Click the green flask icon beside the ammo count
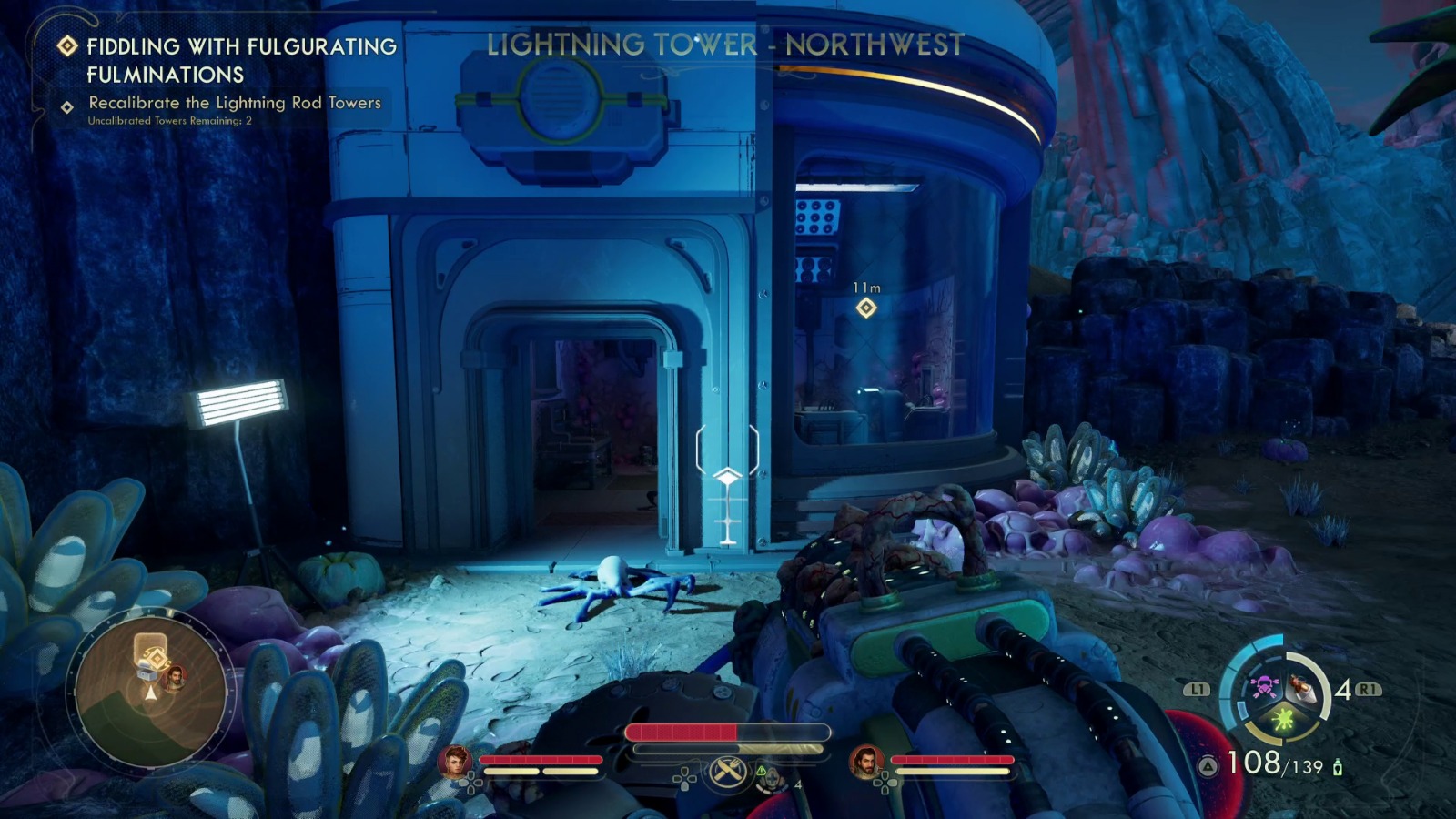The image size is (1456, 819). tap(1338, 766)
